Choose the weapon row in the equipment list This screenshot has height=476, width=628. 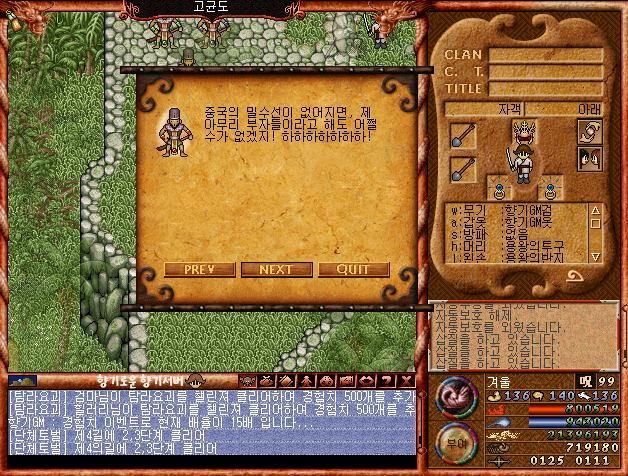(515, 210)
